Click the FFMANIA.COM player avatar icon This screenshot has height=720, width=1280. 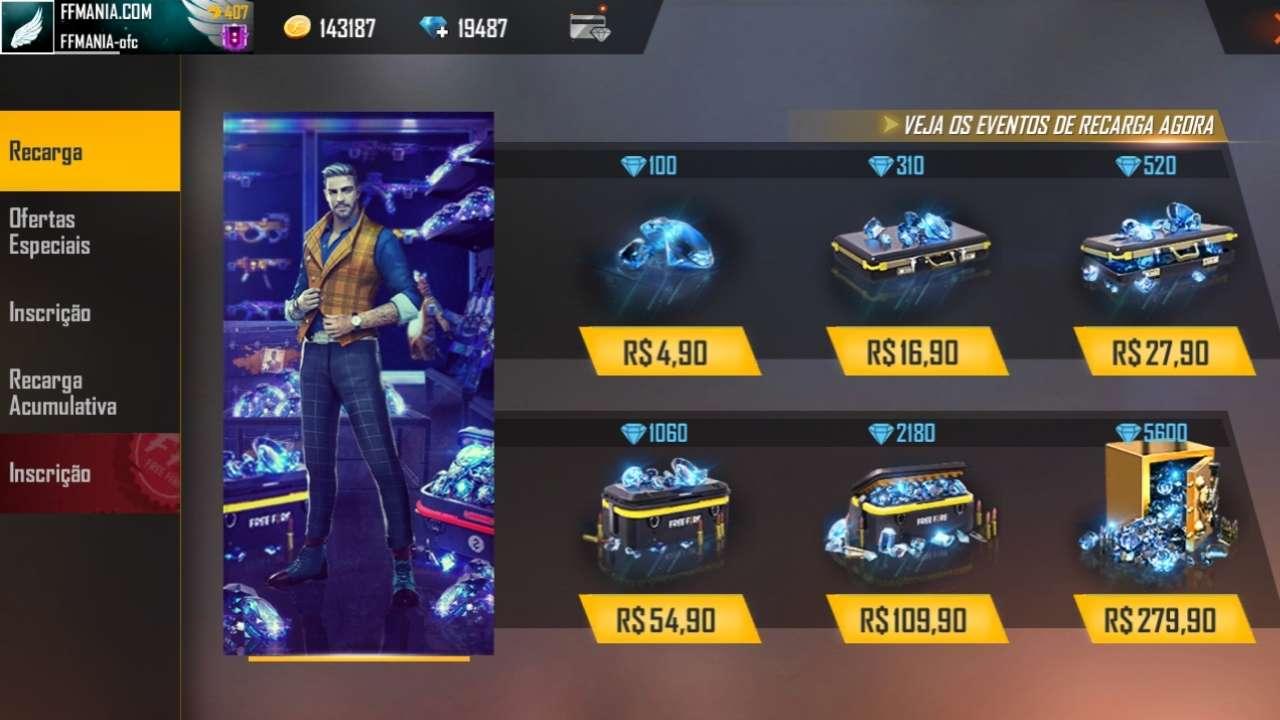point(30,25)
